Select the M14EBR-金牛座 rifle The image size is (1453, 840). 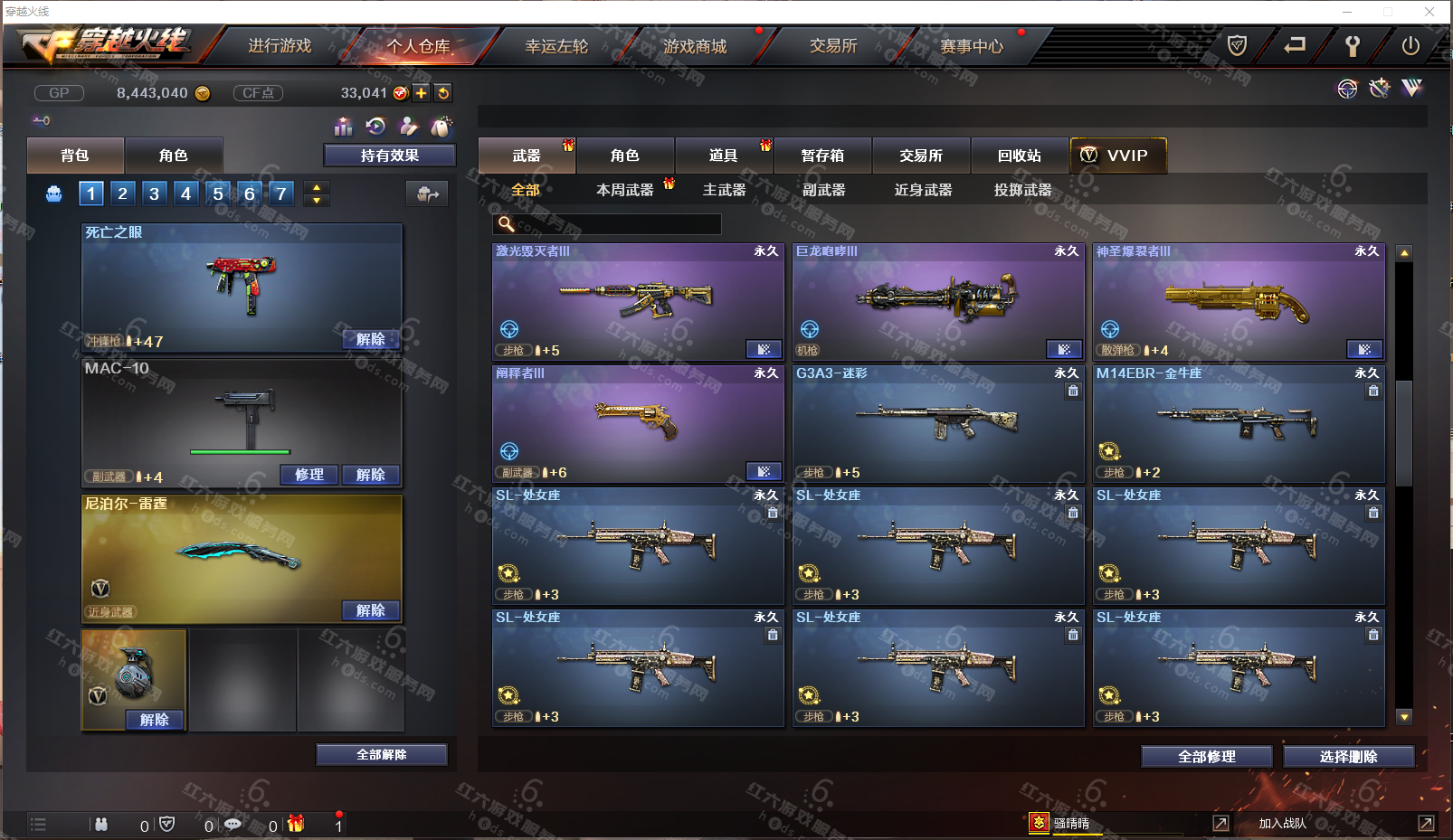click(1239, 422)
